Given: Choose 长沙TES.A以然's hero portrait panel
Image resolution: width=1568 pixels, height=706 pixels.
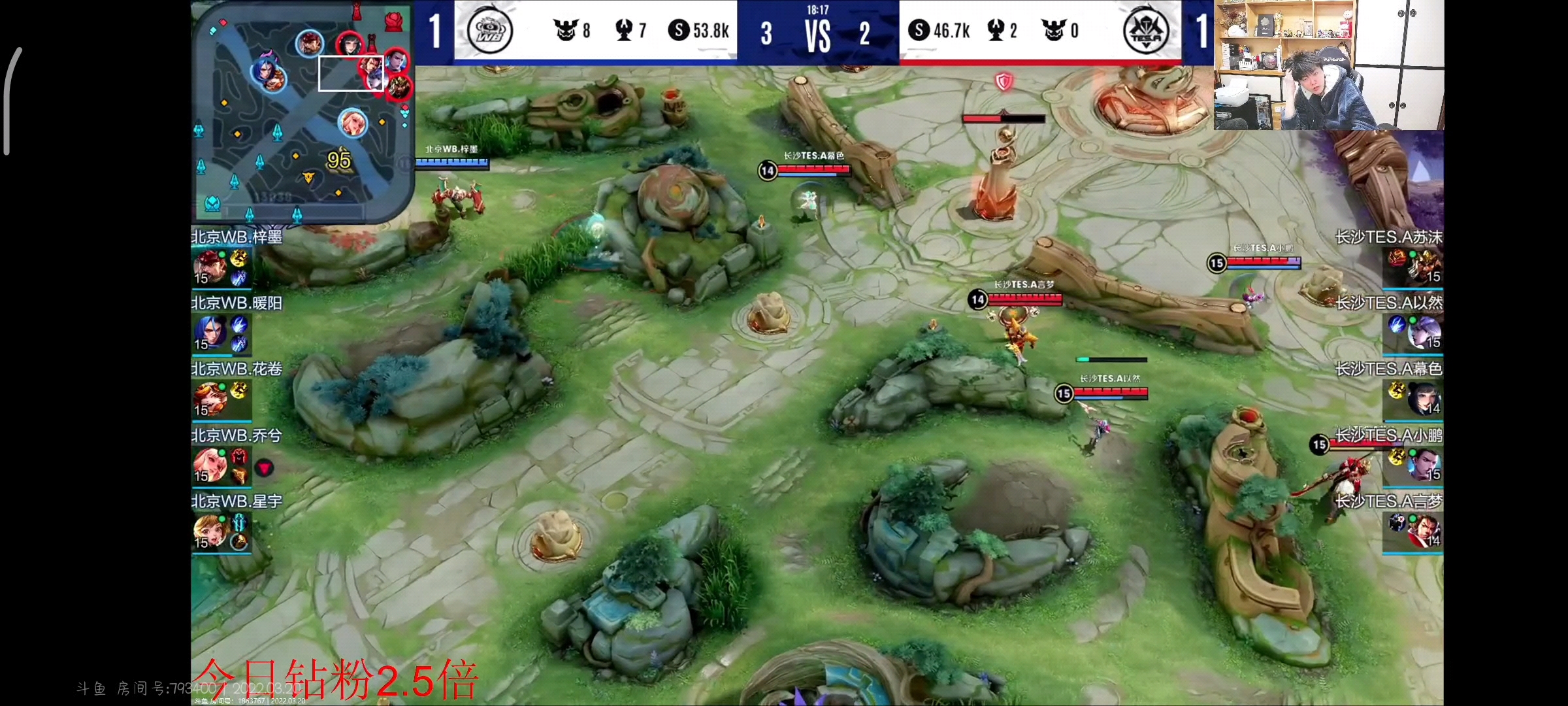Looking at the screenshot, I should click(1424, 332).
